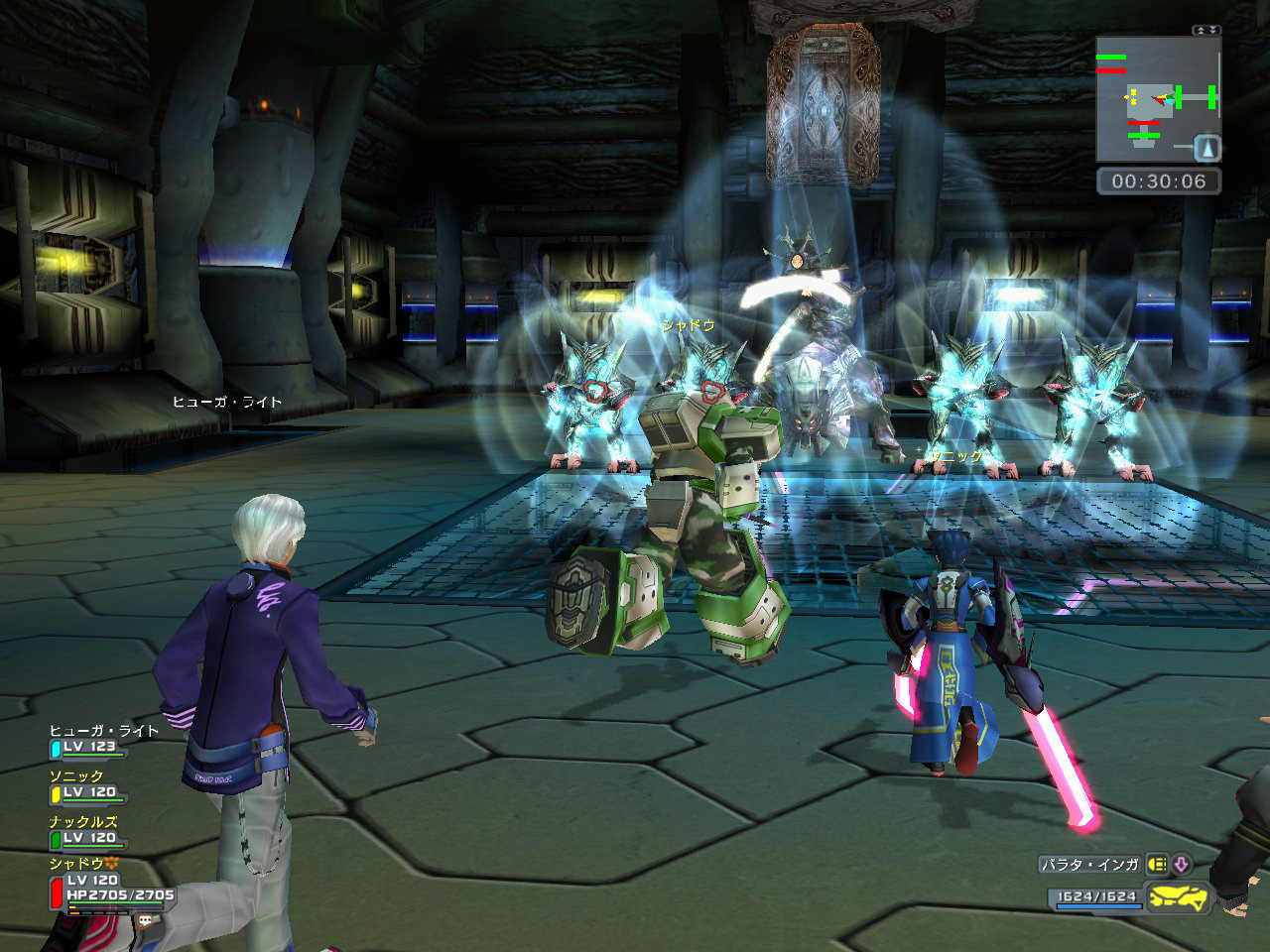Click the minimap in the top-right corner
Viewport: 1270px width, 952px height.
click(x=1158, y=99)
